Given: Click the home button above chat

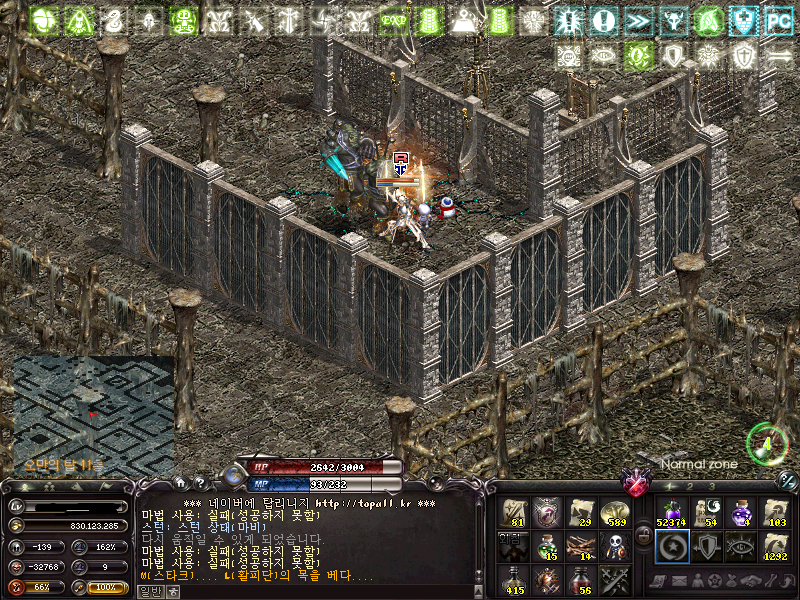Looking at the screenshot, I should click(x=181, y=482).
